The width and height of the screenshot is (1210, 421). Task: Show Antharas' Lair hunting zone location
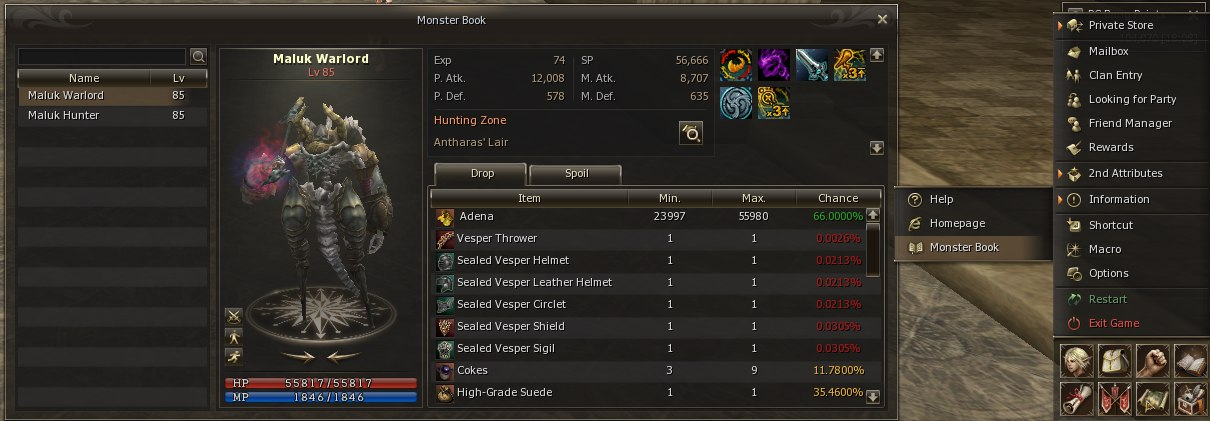[x=690, y=133]
